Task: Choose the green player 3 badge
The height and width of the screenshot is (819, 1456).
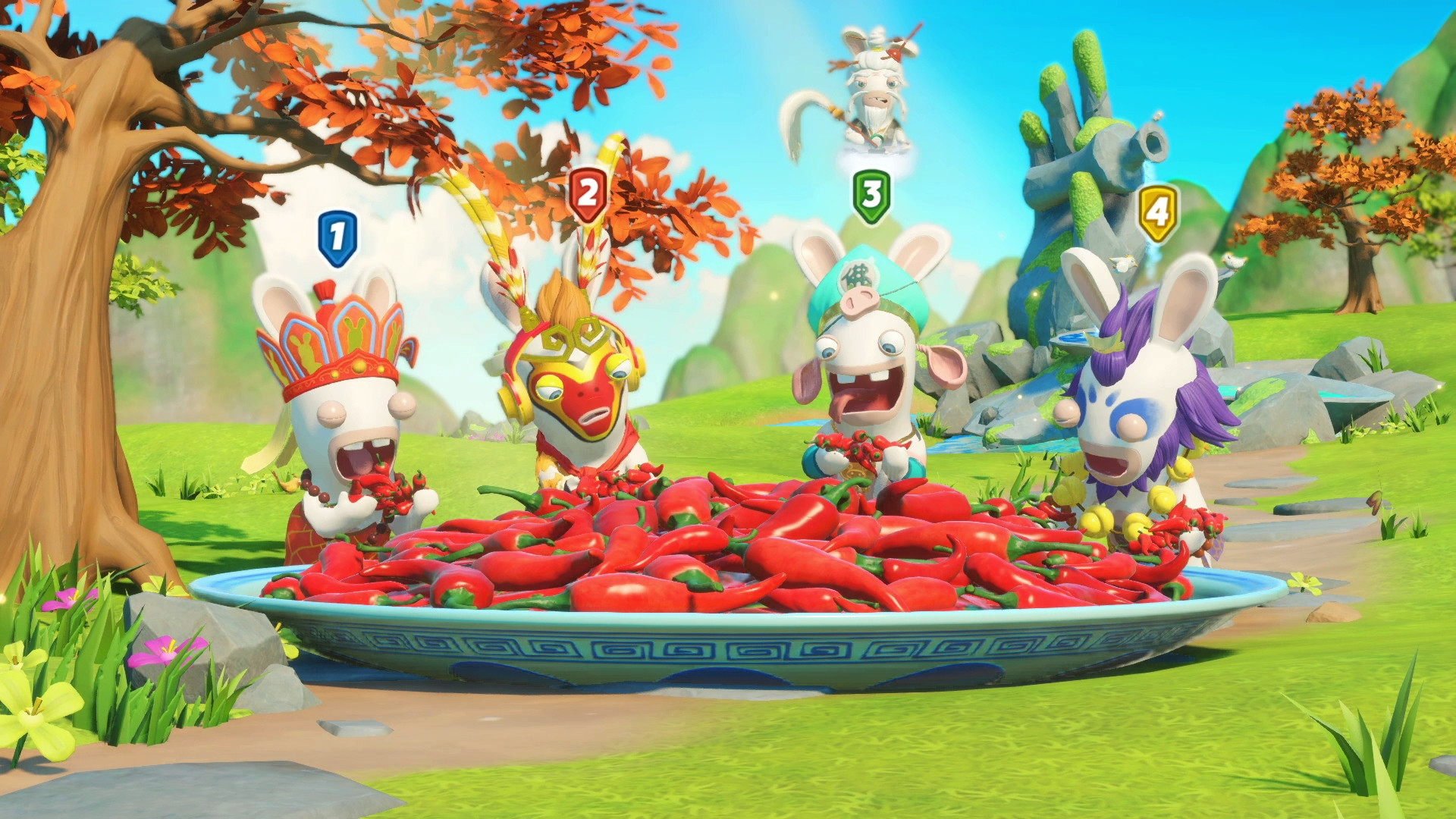Action: coord(871,196)
